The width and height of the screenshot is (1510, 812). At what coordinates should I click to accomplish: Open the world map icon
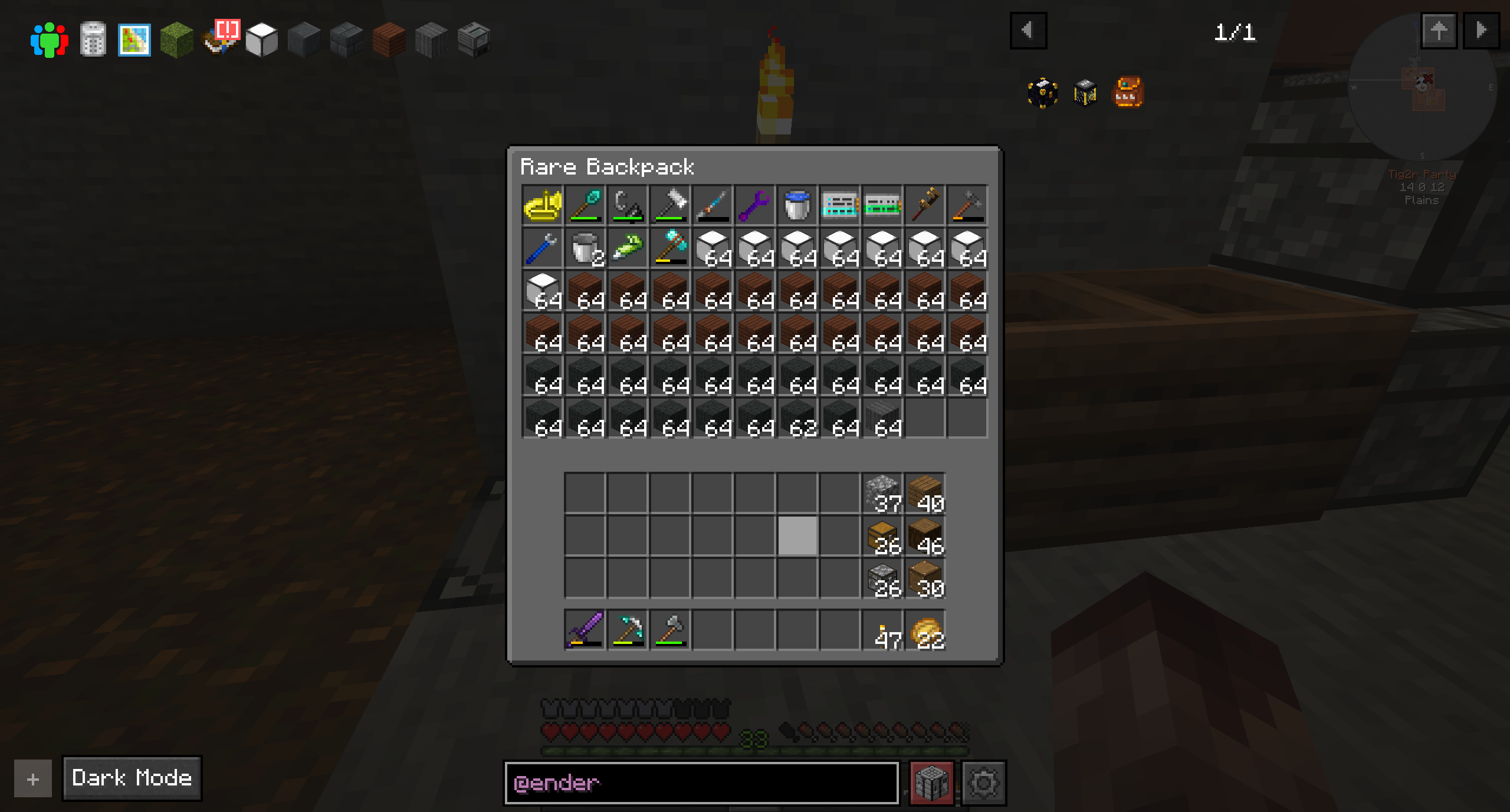coord(134,40)
